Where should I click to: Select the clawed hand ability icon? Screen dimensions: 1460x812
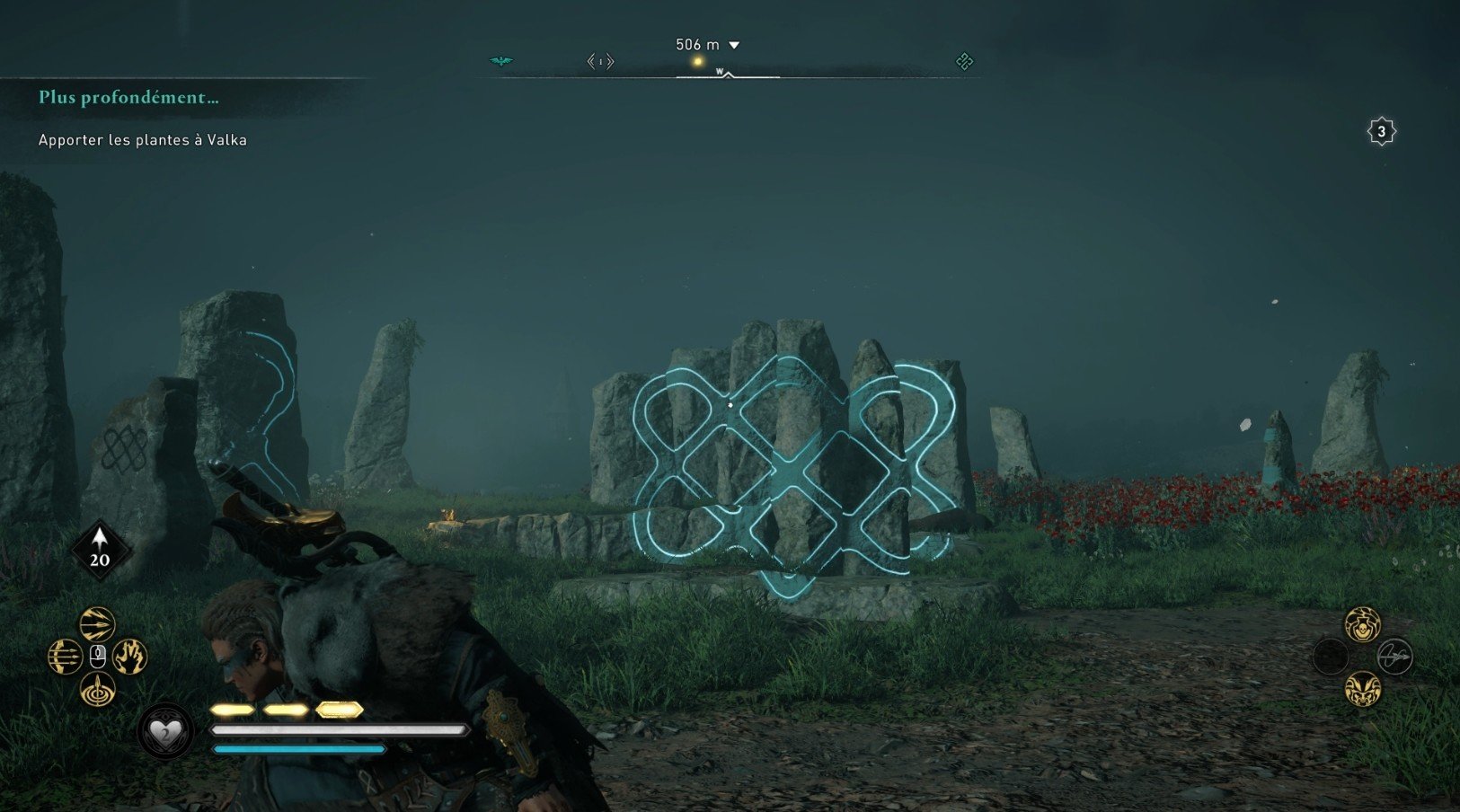pos(131,657)
